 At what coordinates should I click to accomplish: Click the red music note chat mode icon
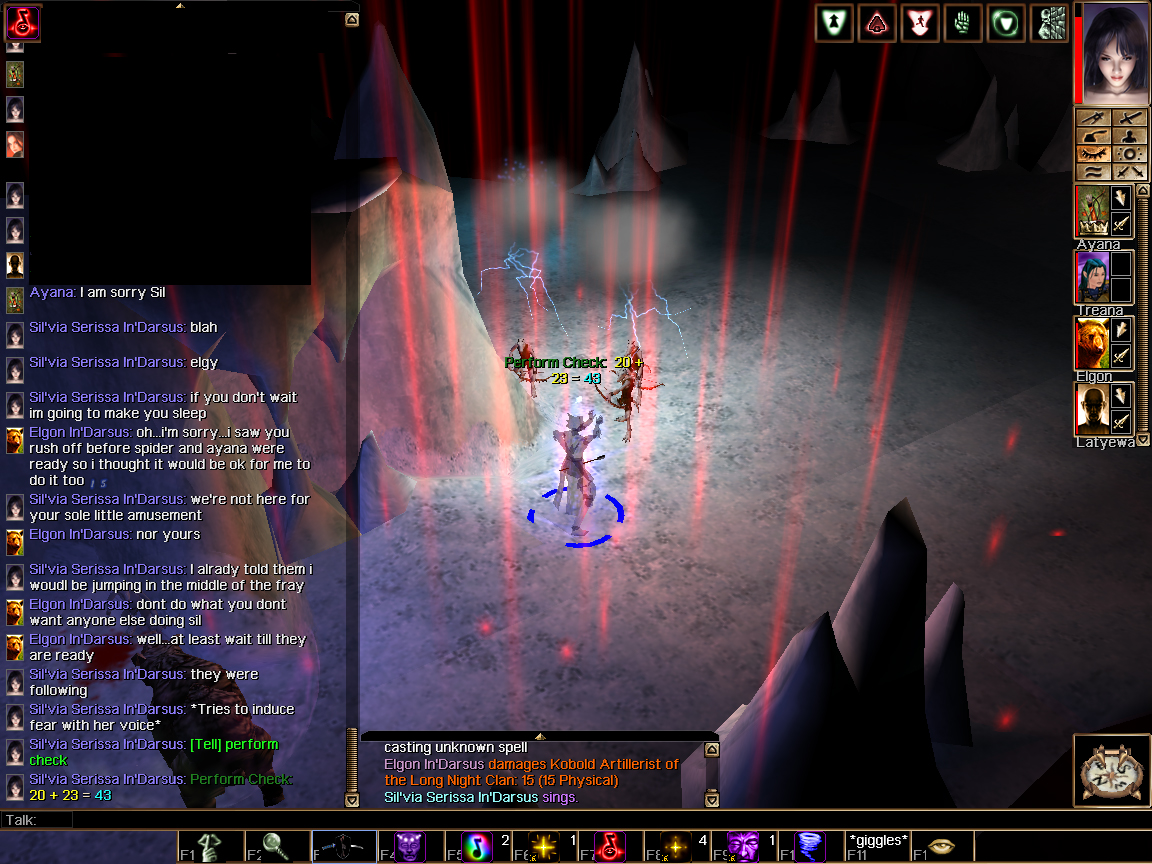[23, 22]
